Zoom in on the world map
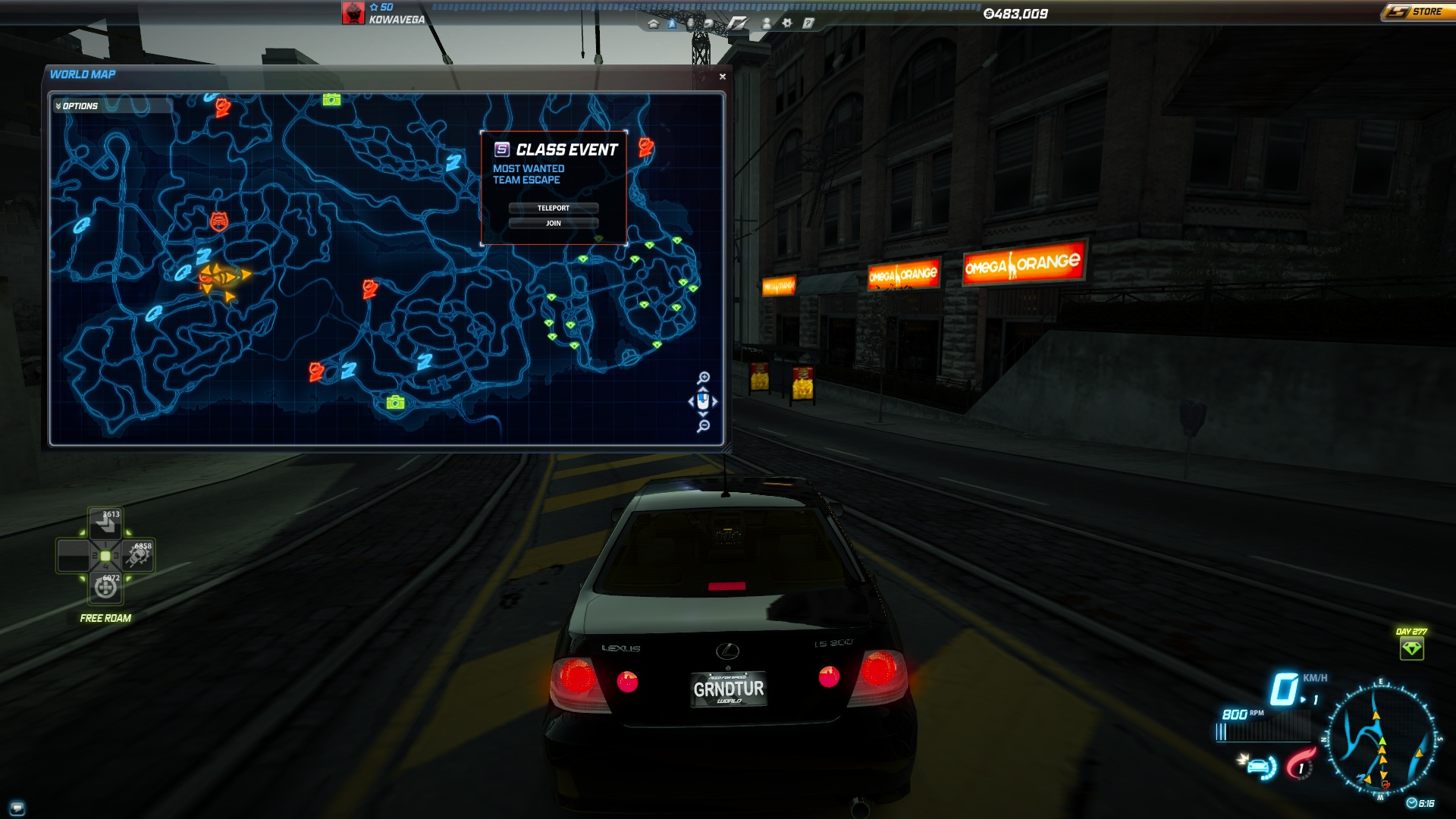The image size is (1456, 819). (x=704, y=378)
